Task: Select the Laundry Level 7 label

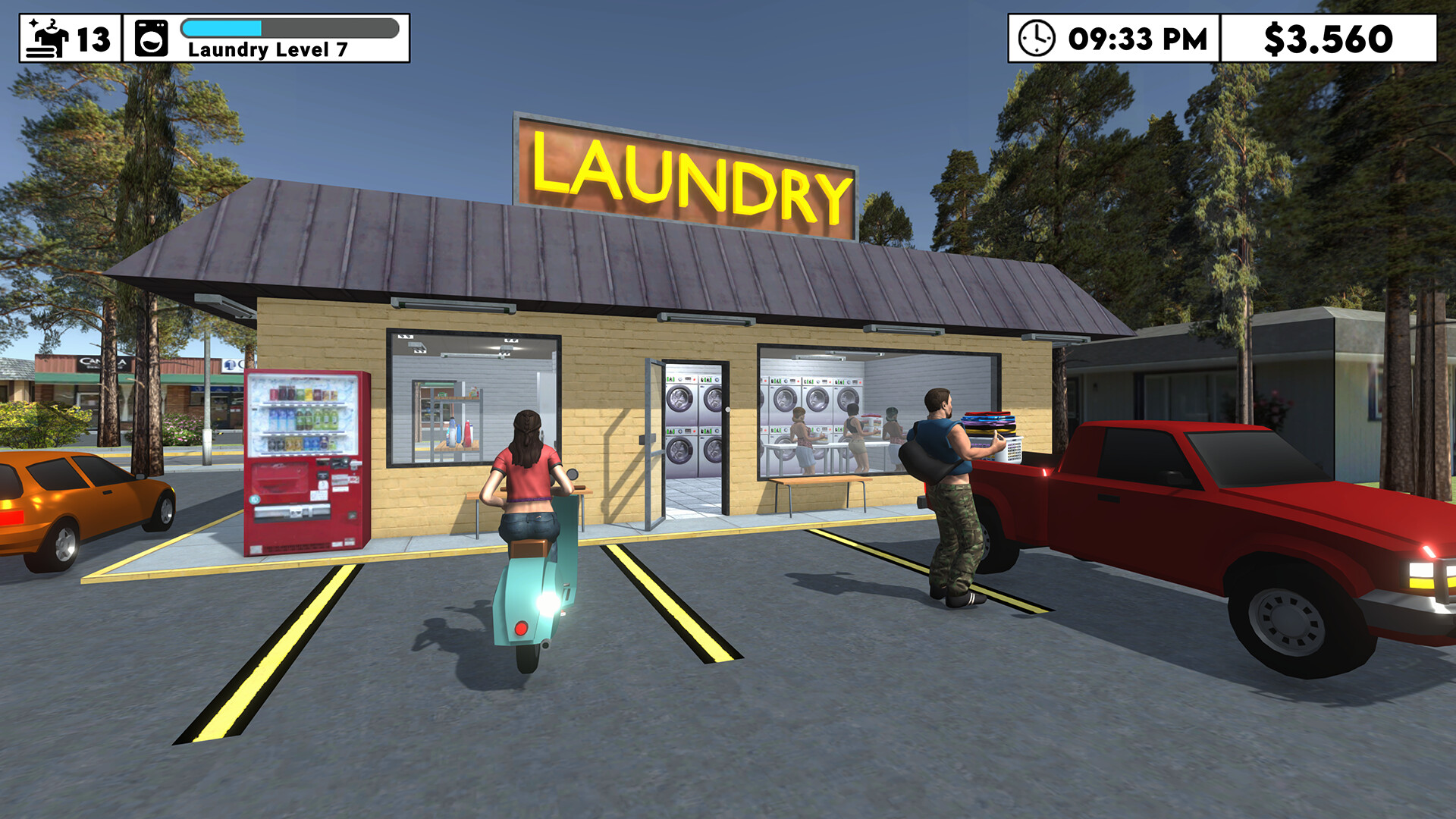Action: click(x=267, y=48)
